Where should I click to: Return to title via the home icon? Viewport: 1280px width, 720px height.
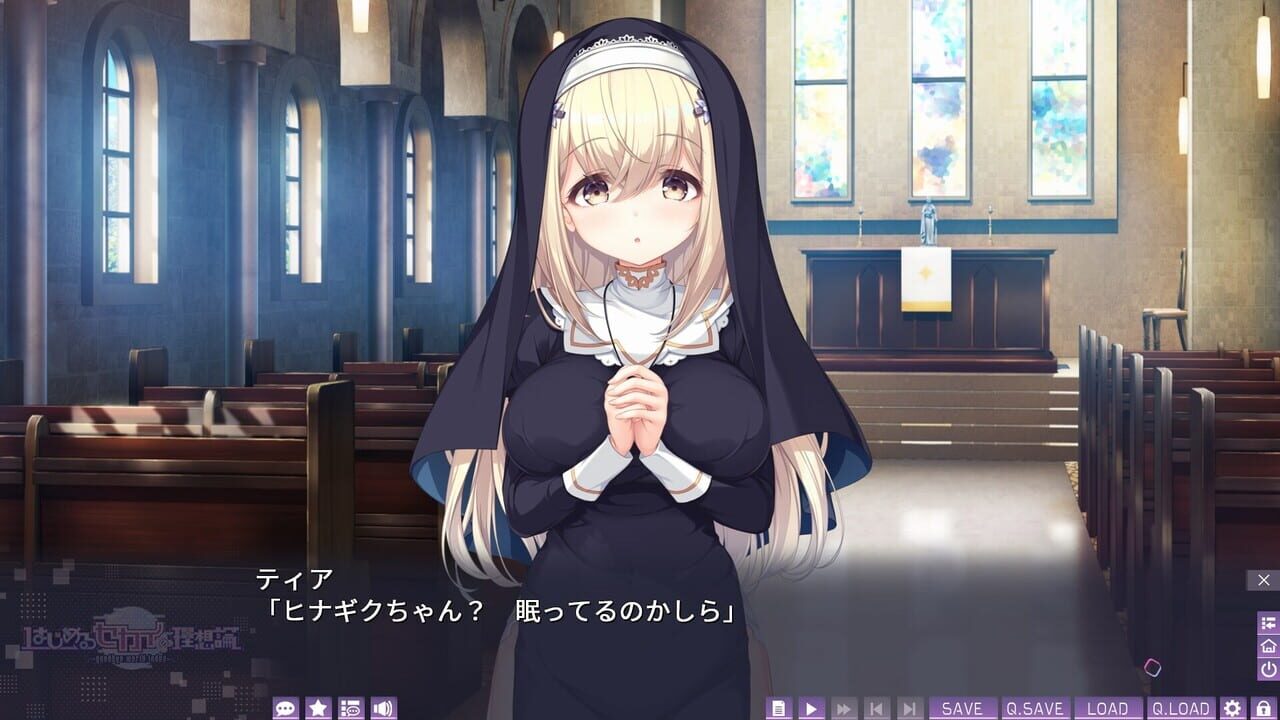(x=1268, y=647)
